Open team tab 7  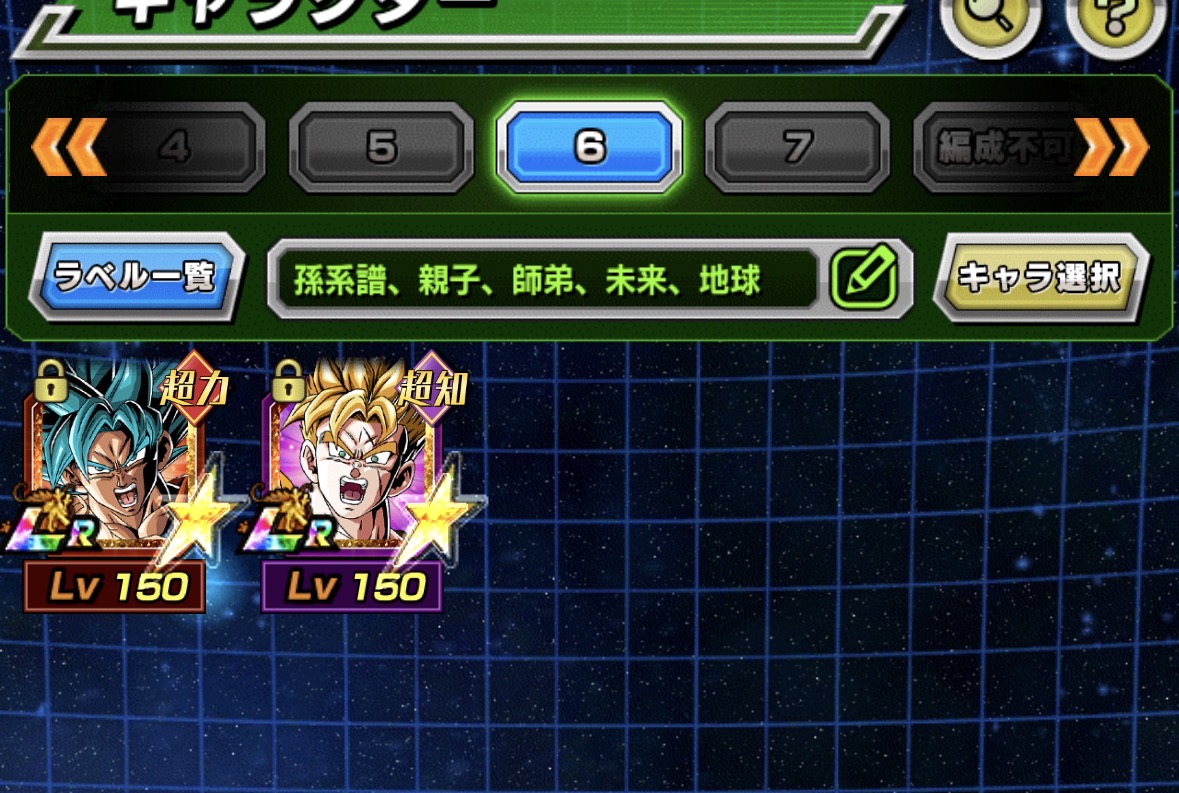coord(797,148)
